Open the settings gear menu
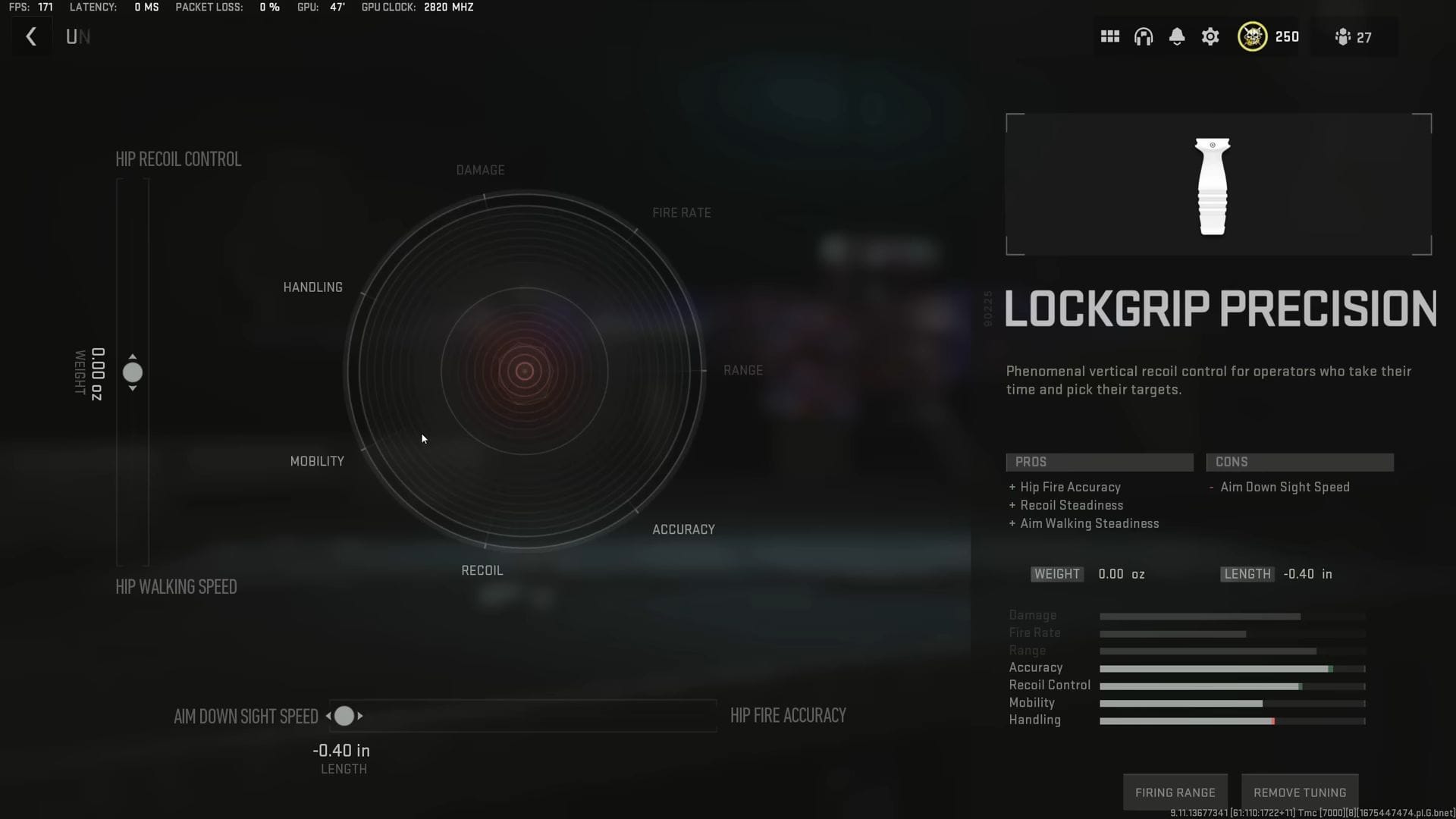This screenshot has width=1456, height=819. click(1210, 36)
